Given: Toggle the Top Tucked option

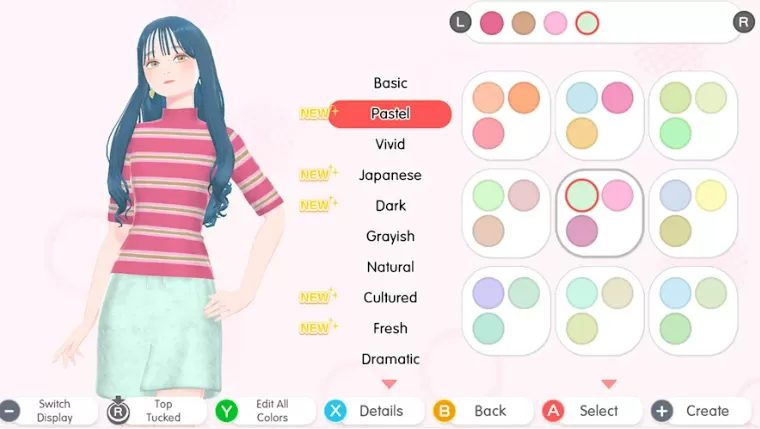Looking at the screenshot, I should pos(150,411).
